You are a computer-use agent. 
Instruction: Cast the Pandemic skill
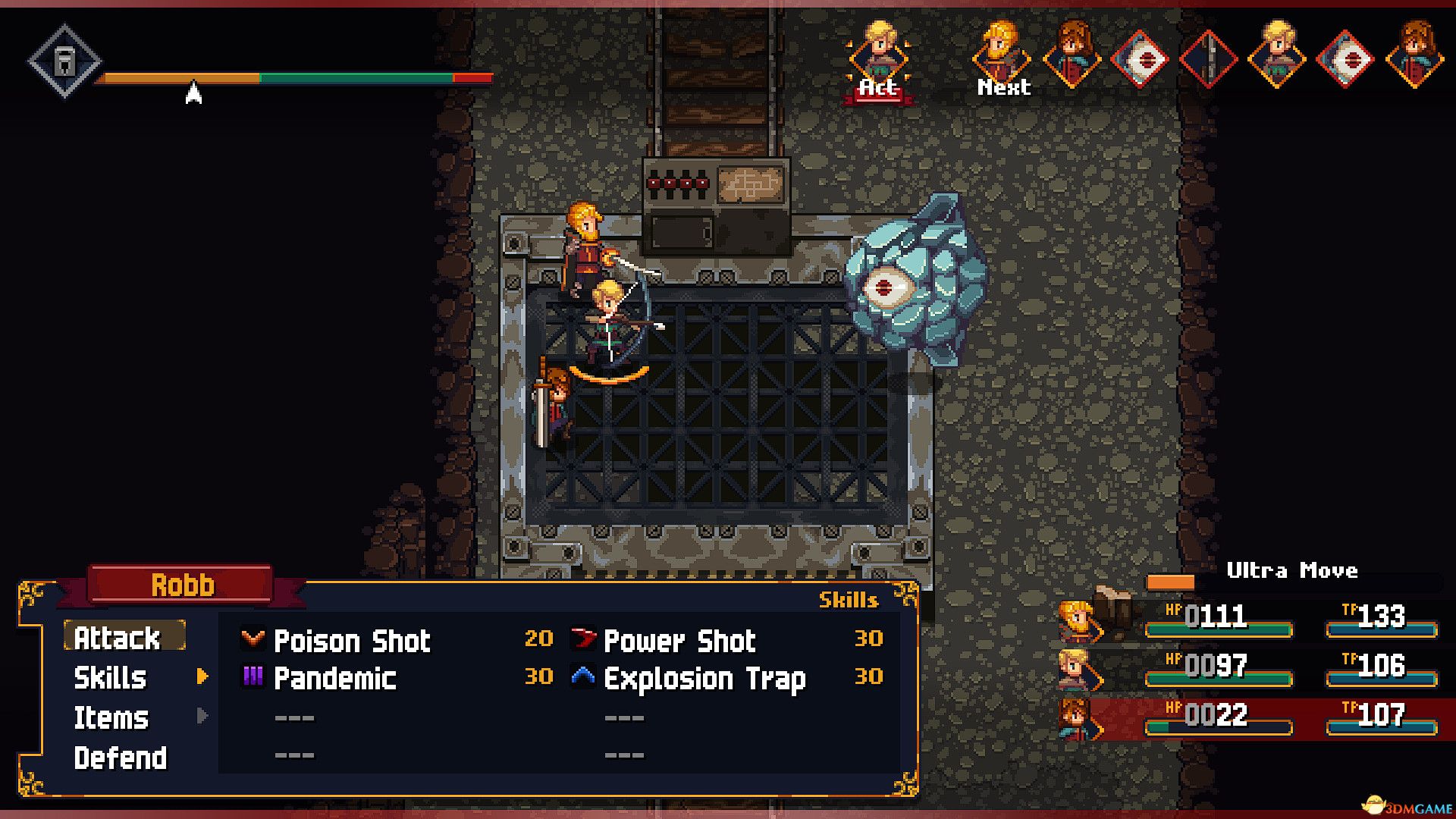pos(334,679)
